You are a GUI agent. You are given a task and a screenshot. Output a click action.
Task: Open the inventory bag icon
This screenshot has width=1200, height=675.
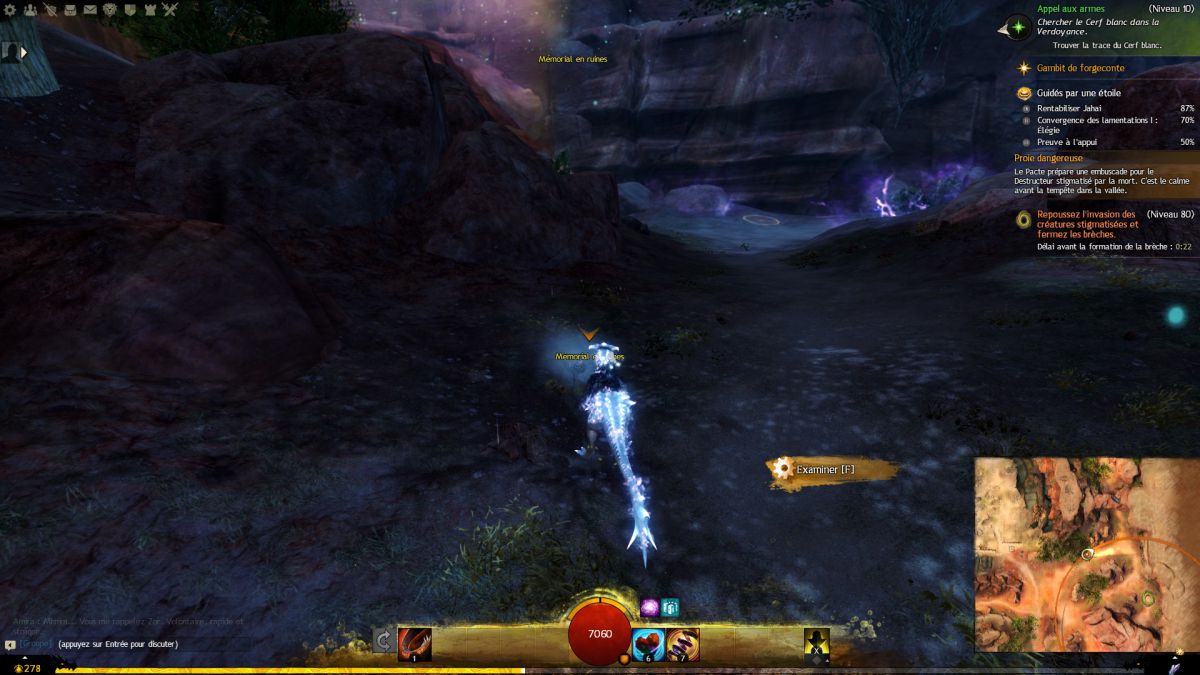point(70,10)
